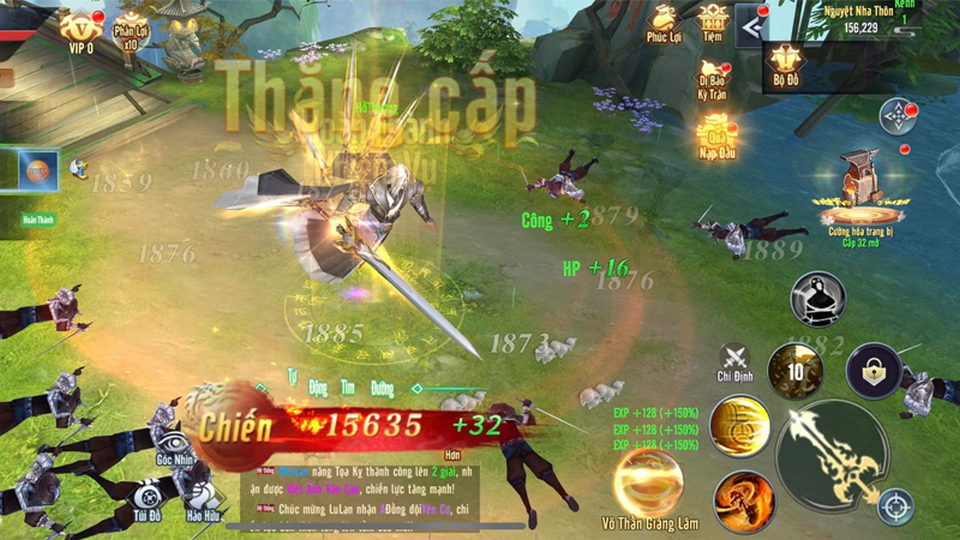Viewport: 960px width, 540px height.
Task: Tap the shuriken icon with the red dot
Action: pyautogui.click(x=898, y=116)
